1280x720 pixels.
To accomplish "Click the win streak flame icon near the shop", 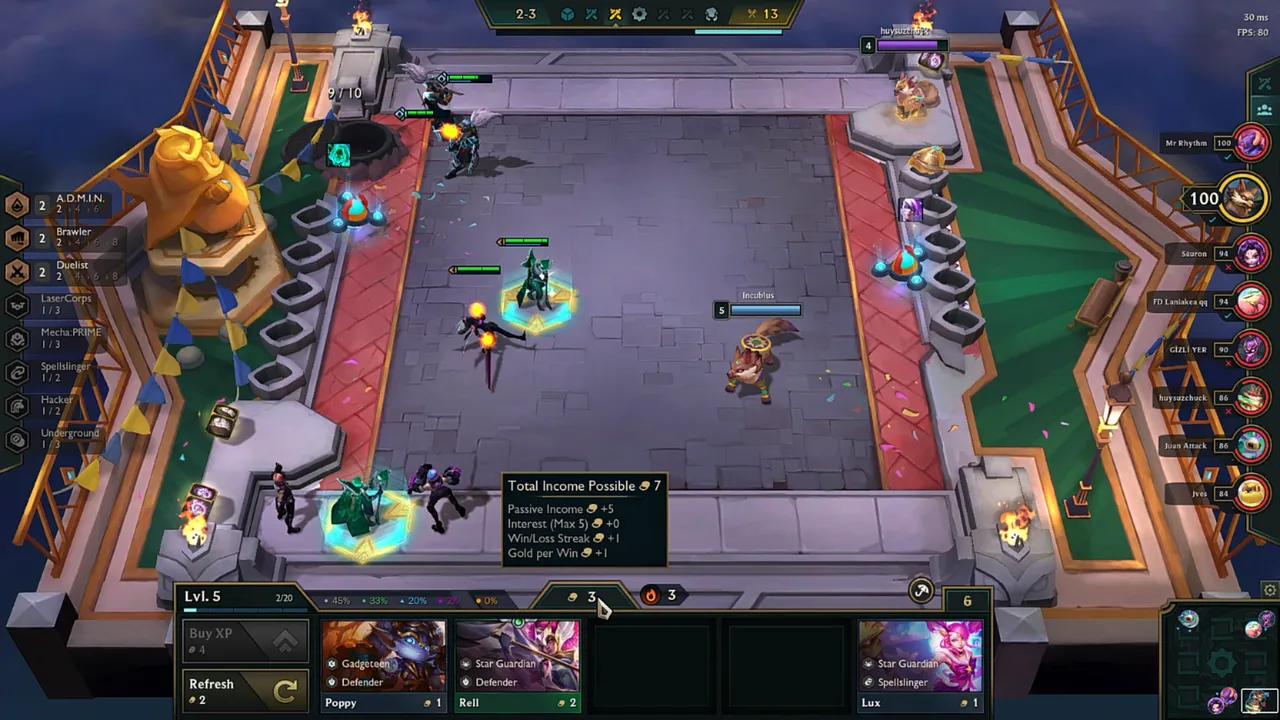I will [650, 596].
